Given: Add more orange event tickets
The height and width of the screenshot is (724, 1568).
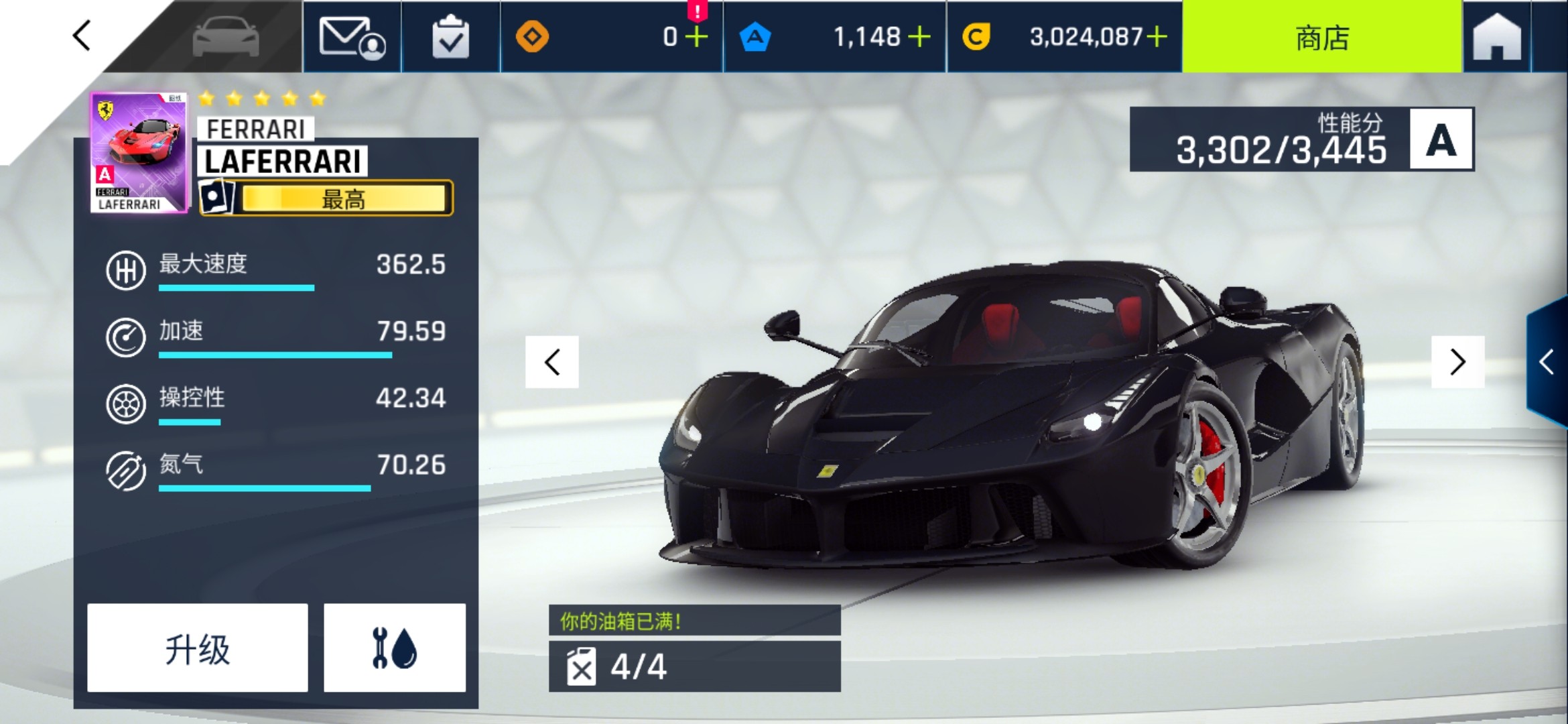Looking at the screenshot, I should pos(697,37).
